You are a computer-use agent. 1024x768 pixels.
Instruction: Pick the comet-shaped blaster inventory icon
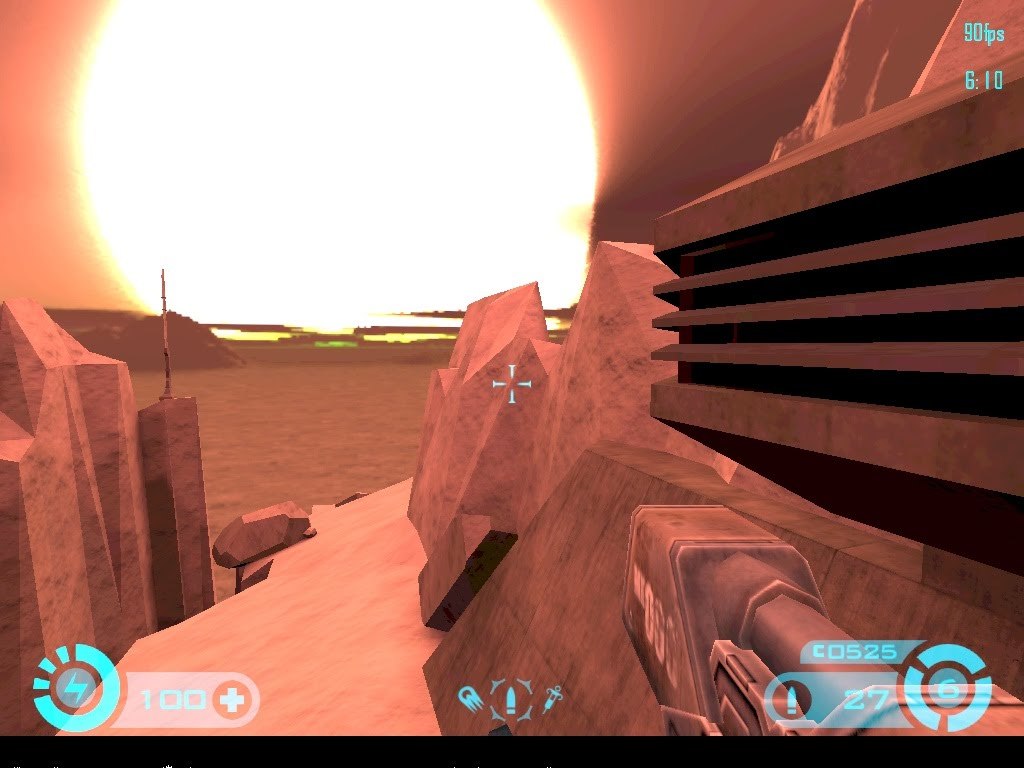(468, 697)
